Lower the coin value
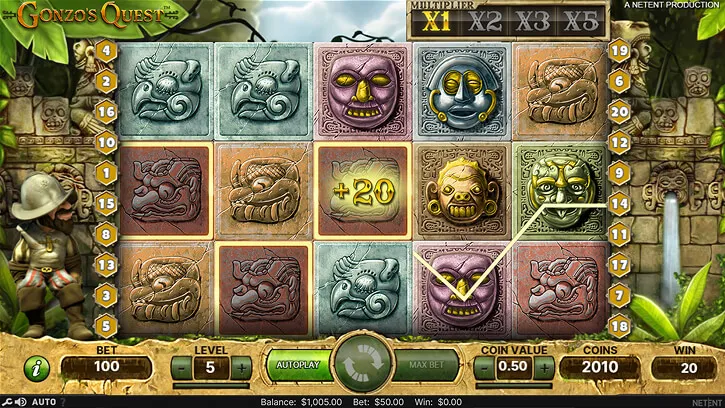This screenshot has height=408, width=725. click(483, 367)
